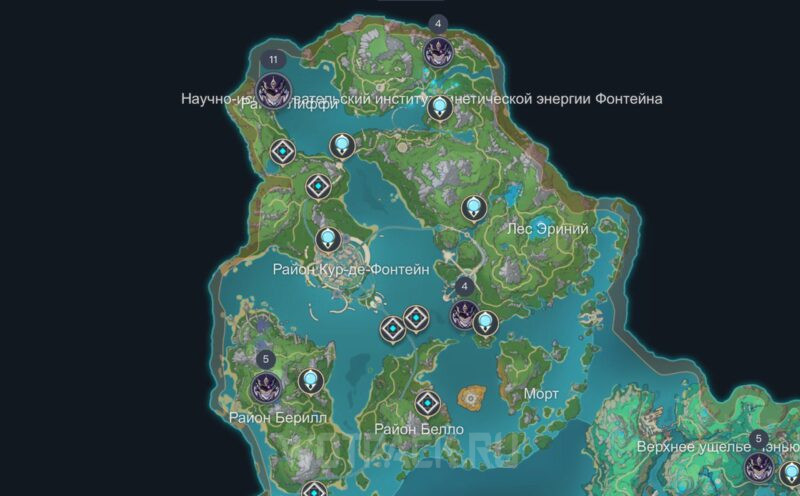
Task: Select the diamond marker above Район Белло label
Action: coord(429,403)
